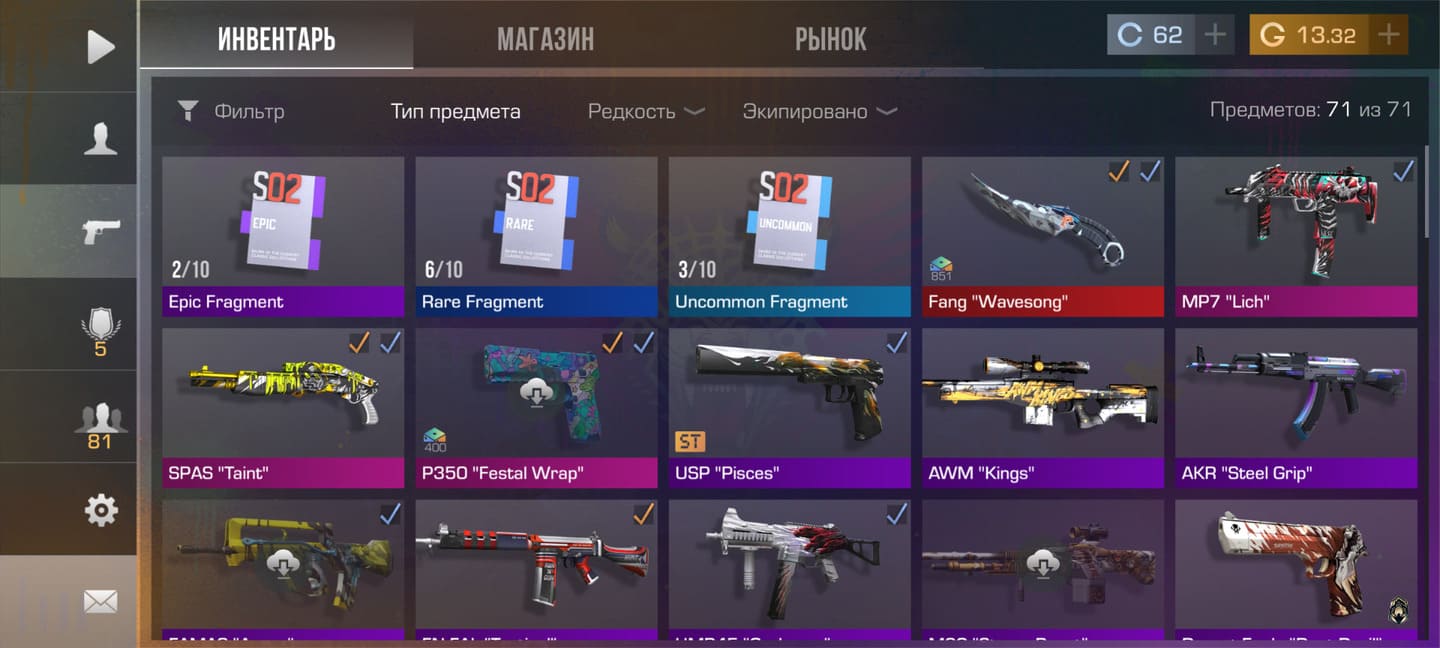Open the AWM "Kings" sniper skin

pyautogui.click(x=1042, y=406)
